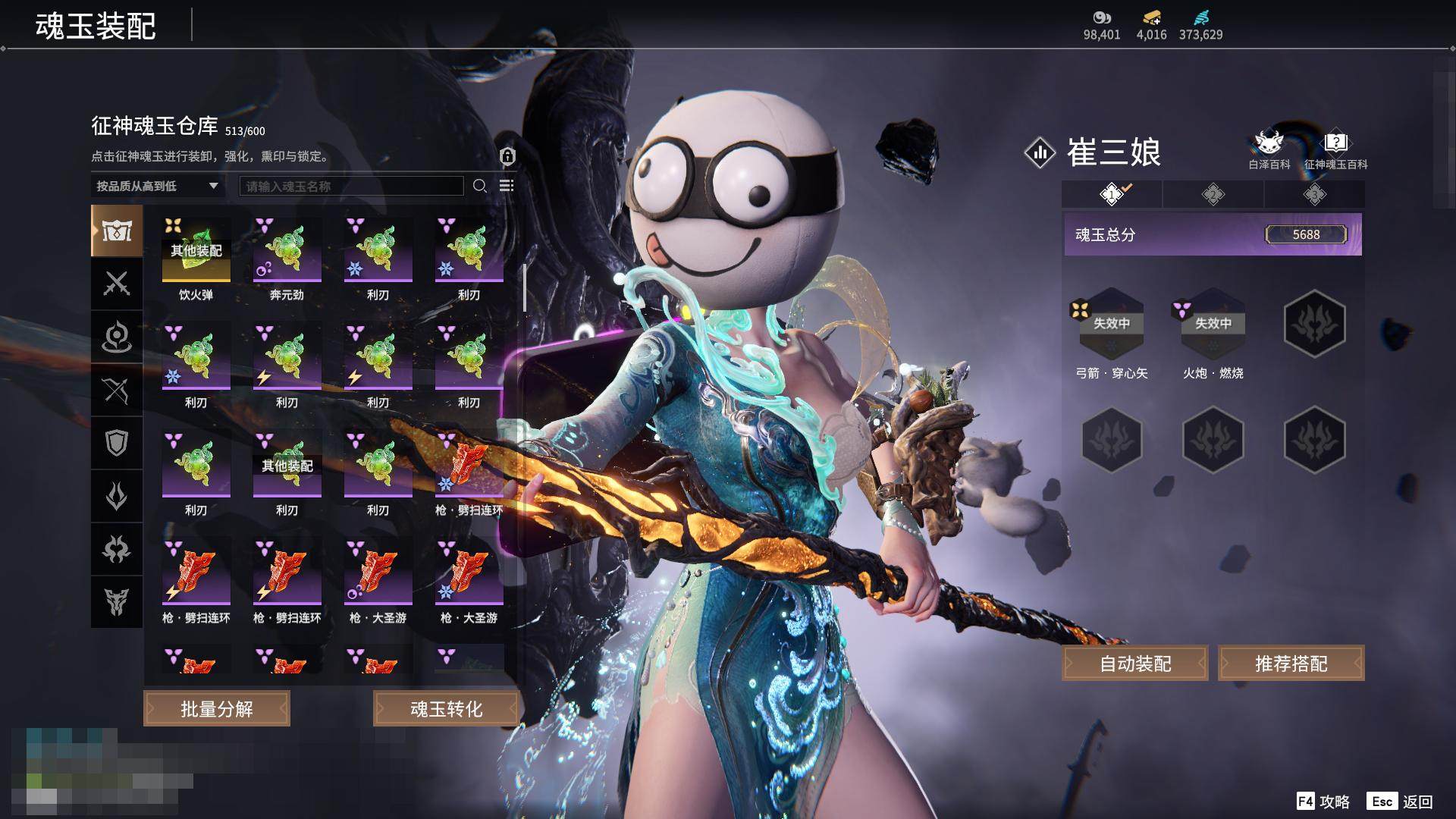Image resolution: width=1456 pixels, height=819 pixels.
Task: Choose the crossed swords category tab
Action: tap(117, 284)
